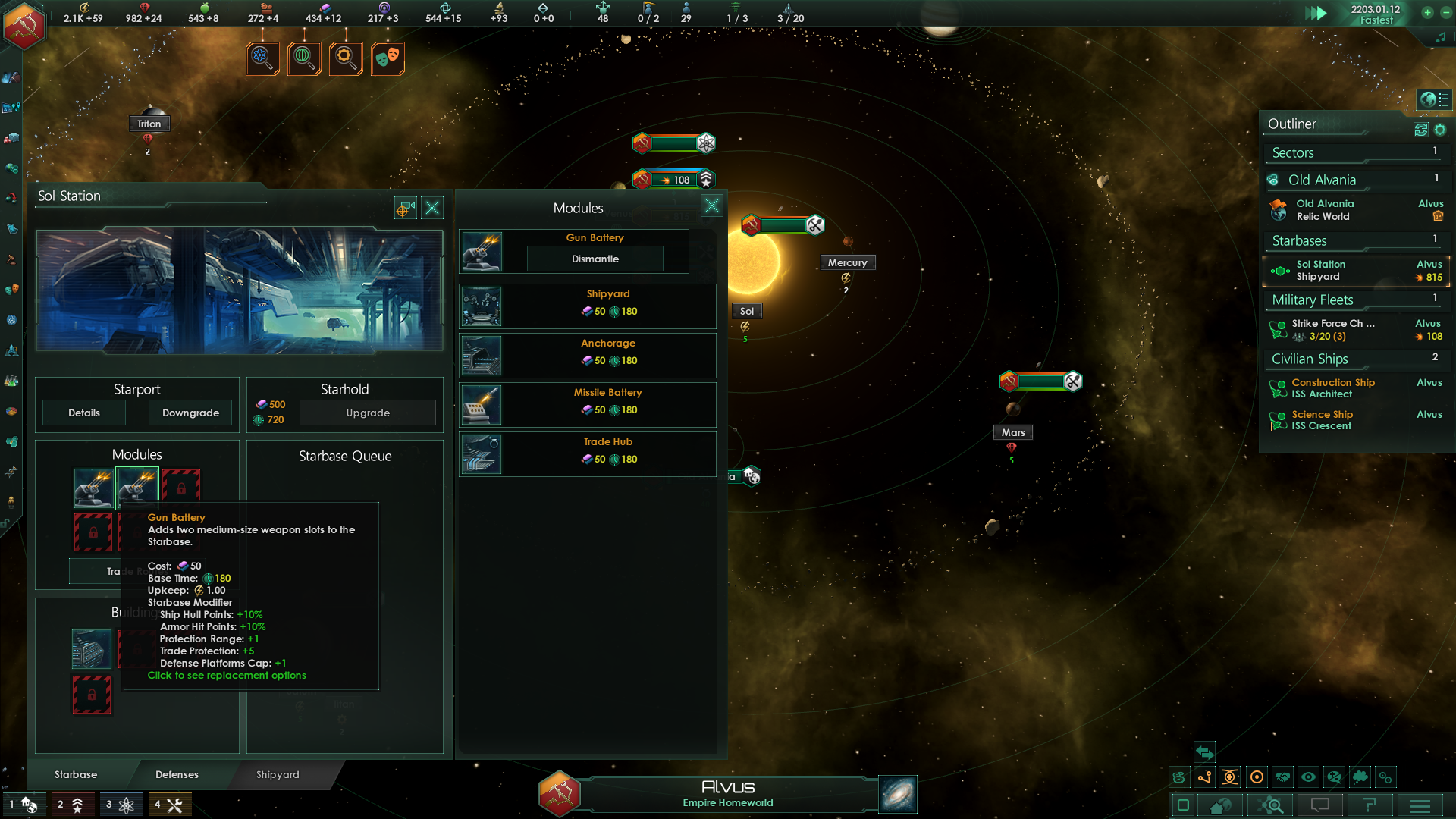Close the Modules selection panel
1456x819 pixels.
(x=711, y=206)
